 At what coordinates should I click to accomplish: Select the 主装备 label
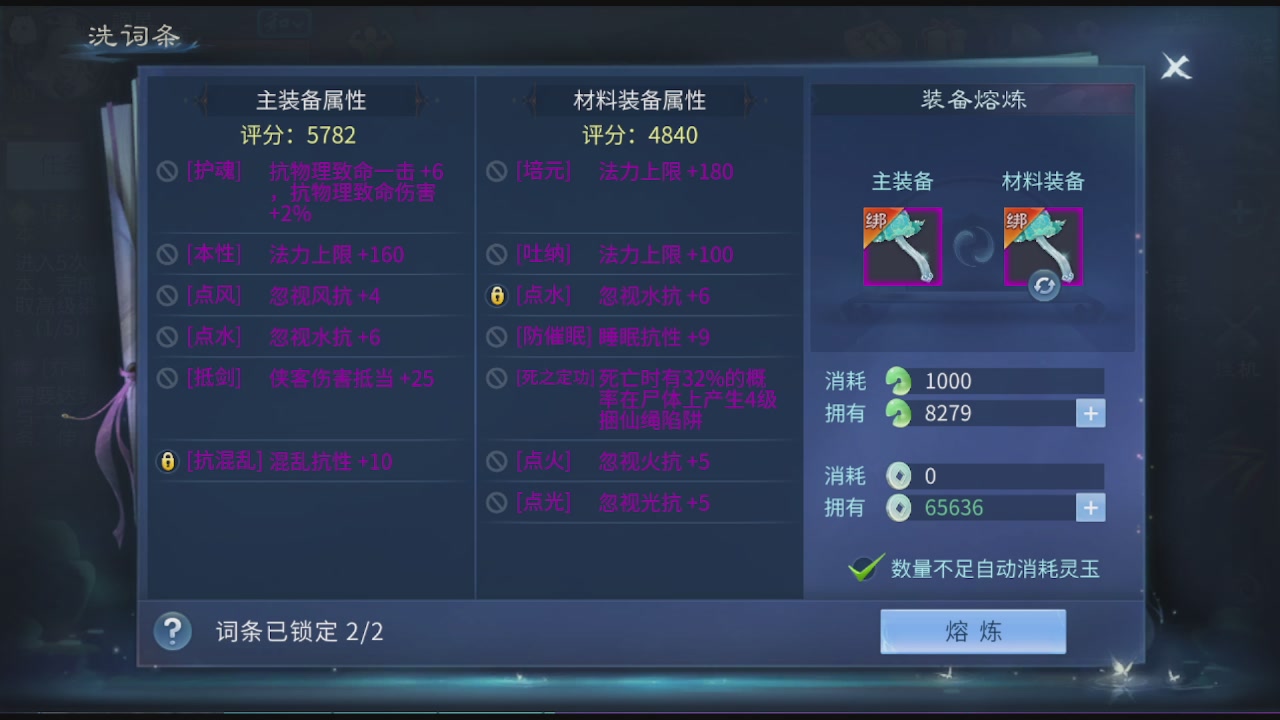coord(902,183)
